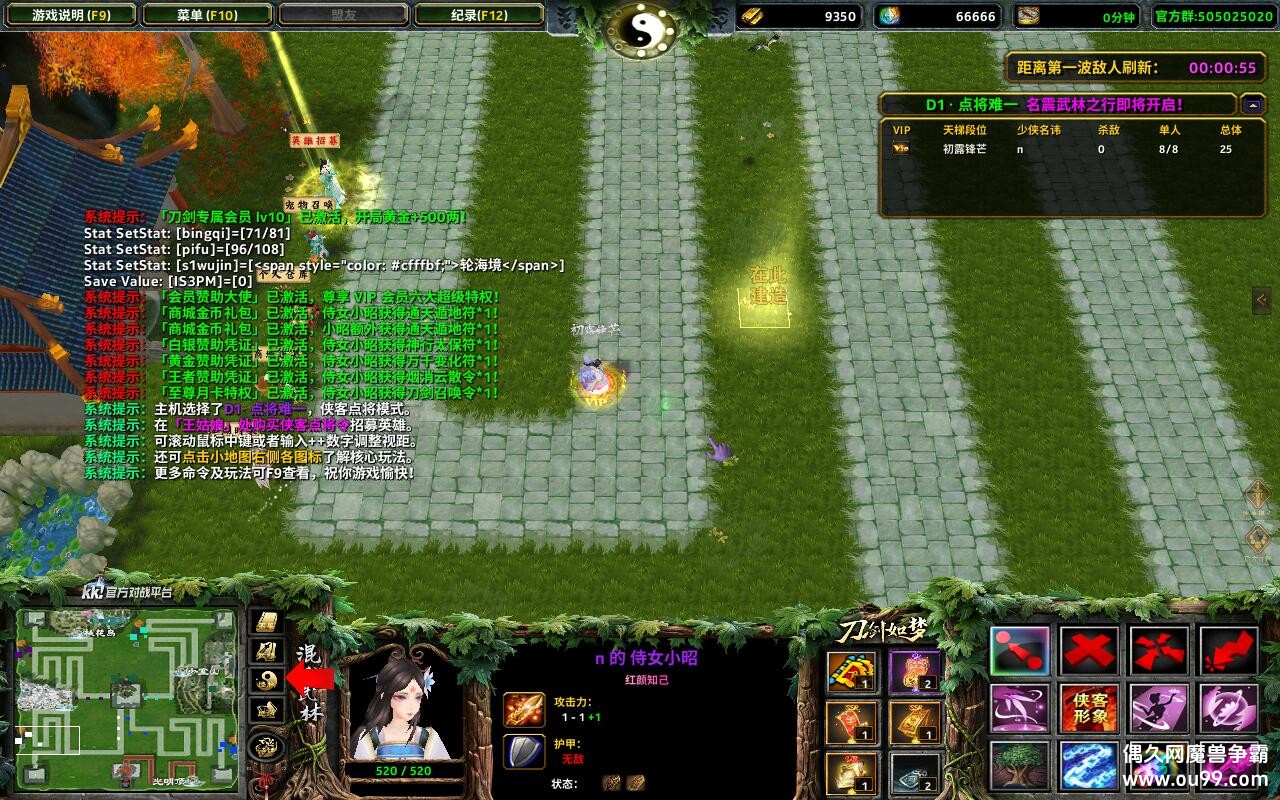1280x800 pixels.
Task: Open the 菜单 (F10) menu
Action: coord(207,15)
